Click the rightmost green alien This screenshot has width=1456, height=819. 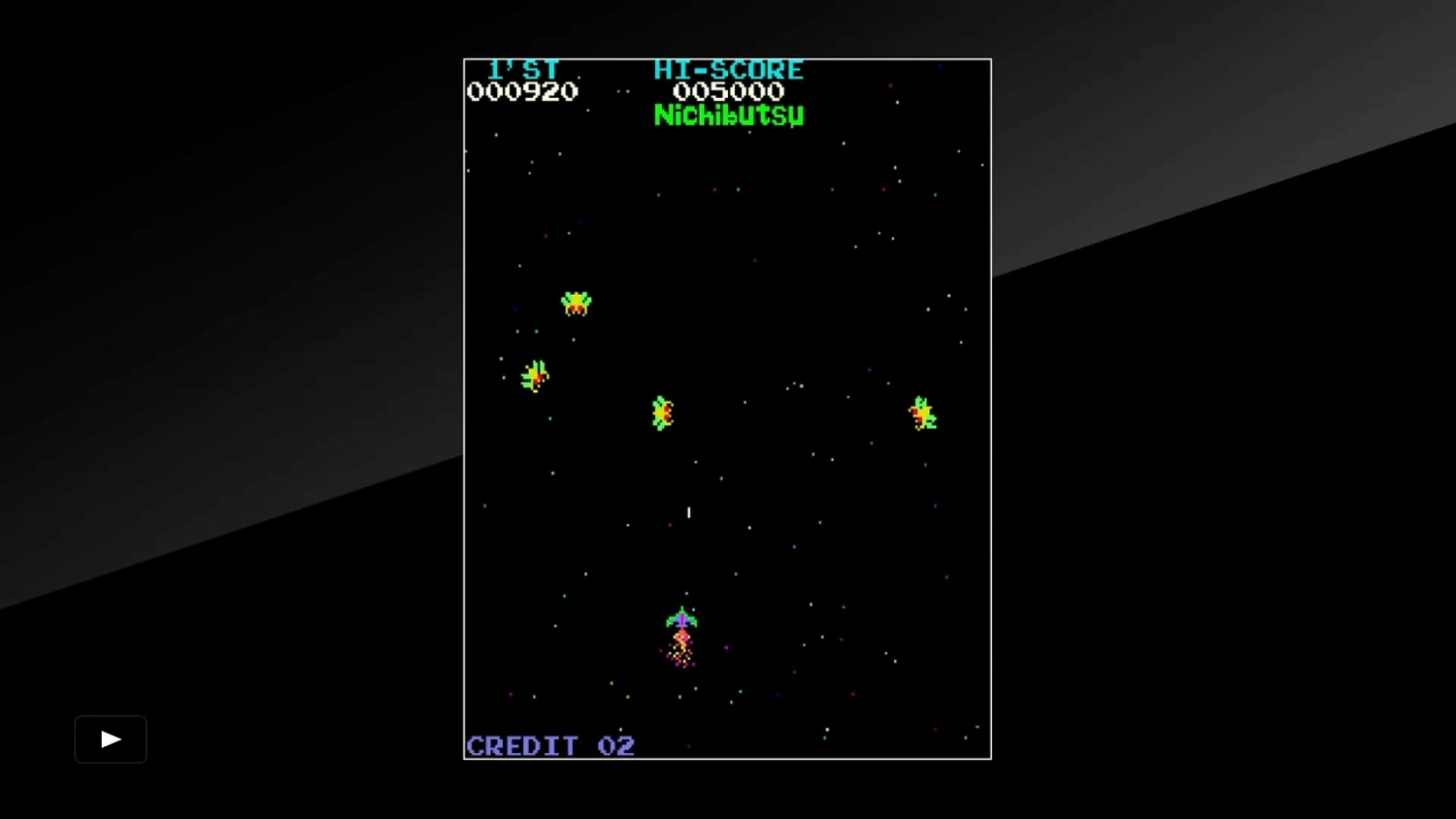point(922,411)
